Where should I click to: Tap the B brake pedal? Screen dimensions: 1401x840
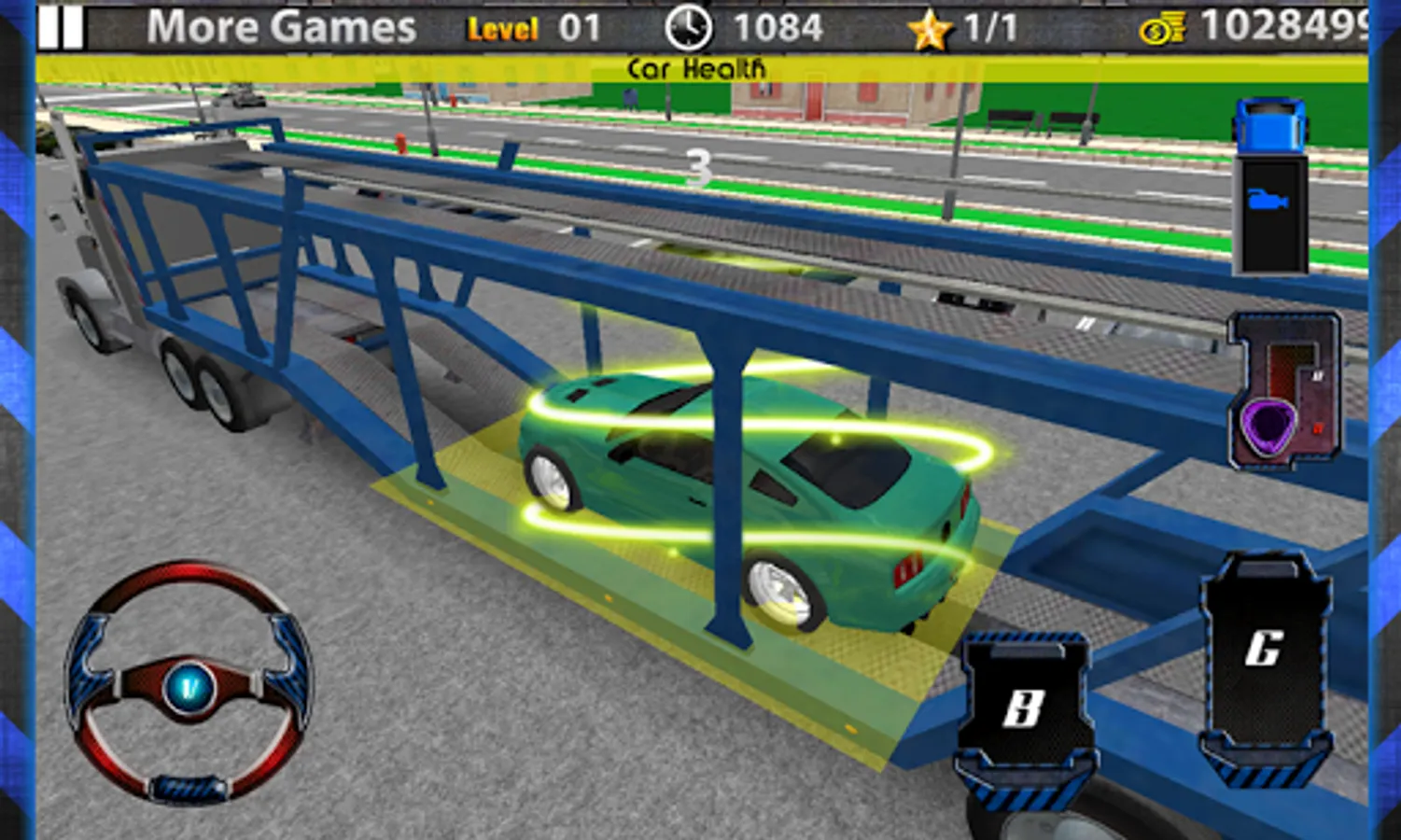1026,709
